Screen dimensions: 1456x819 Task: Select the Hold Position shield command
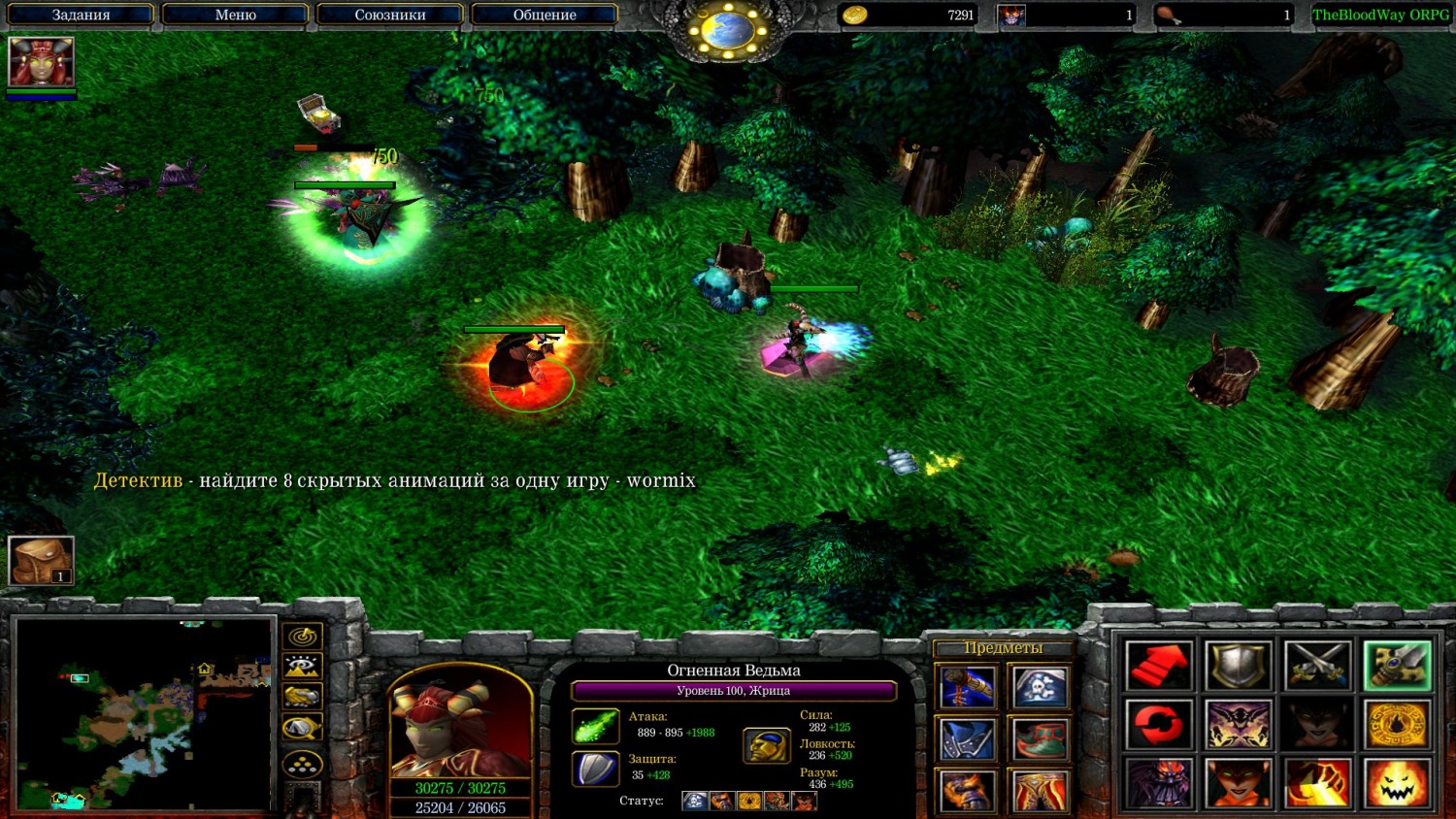[x=1239, y=666]
